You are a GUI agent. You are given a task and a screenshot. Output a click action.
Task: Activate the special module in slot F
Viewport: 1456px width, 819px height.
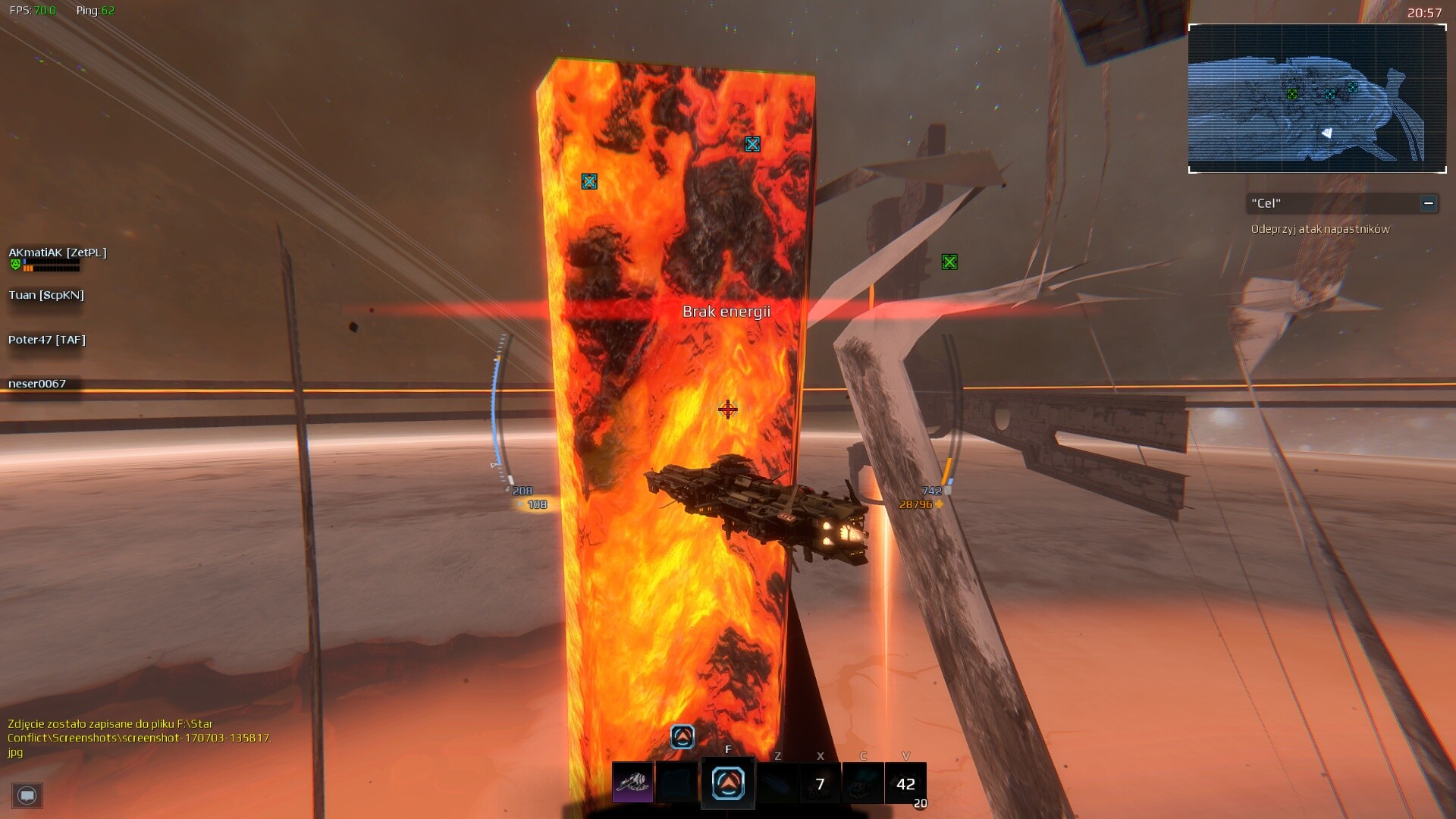click(x=728, y=783)
